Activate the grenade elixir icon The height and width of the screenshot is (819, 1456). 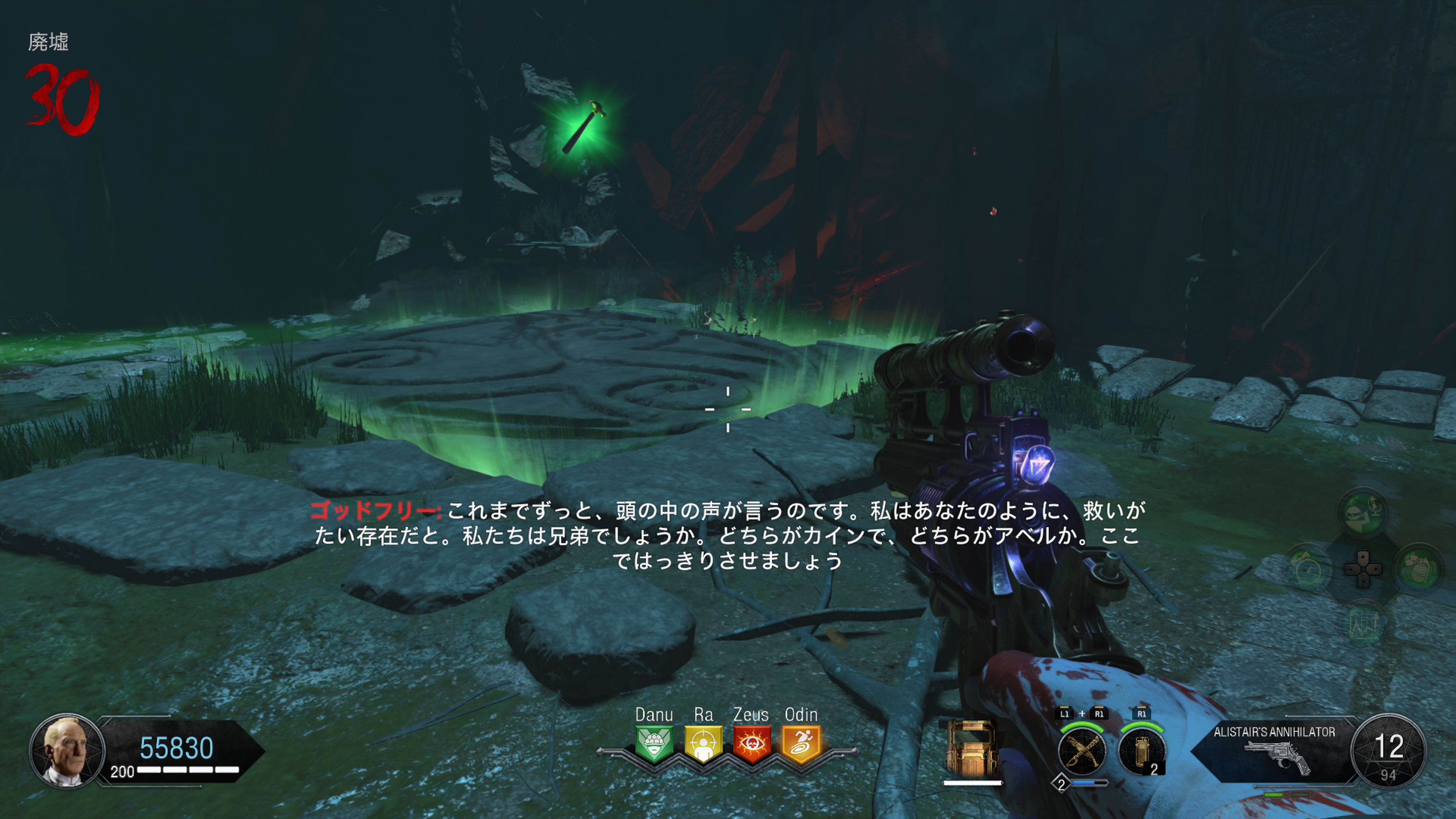coord(1418,568)
